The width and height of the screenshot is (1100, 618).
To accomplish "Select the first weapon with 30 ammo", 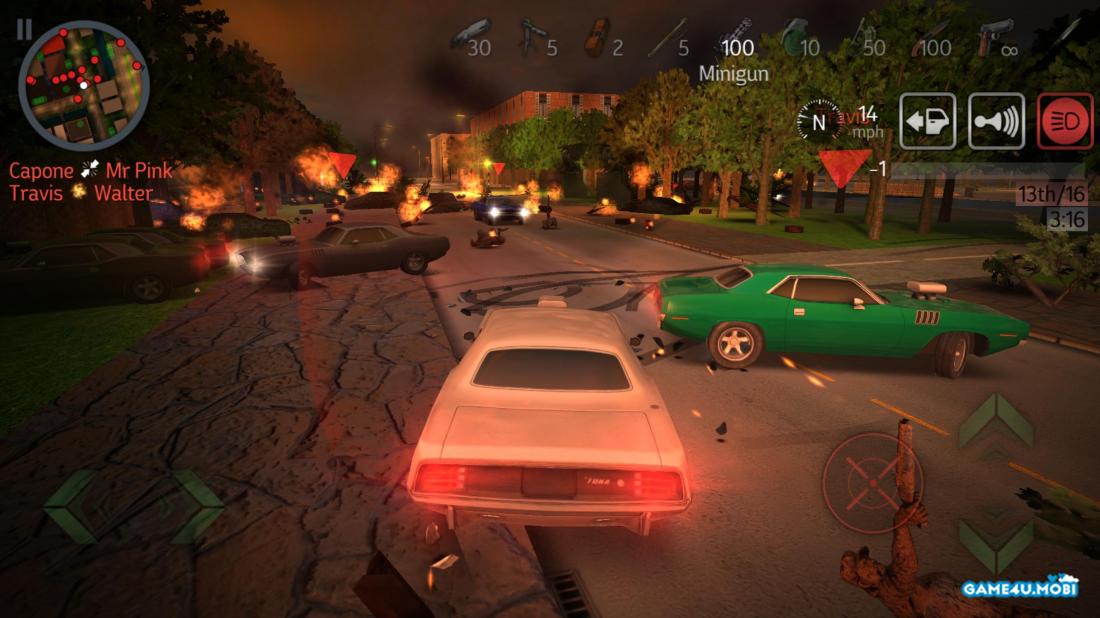I will [x=470, y=38].
